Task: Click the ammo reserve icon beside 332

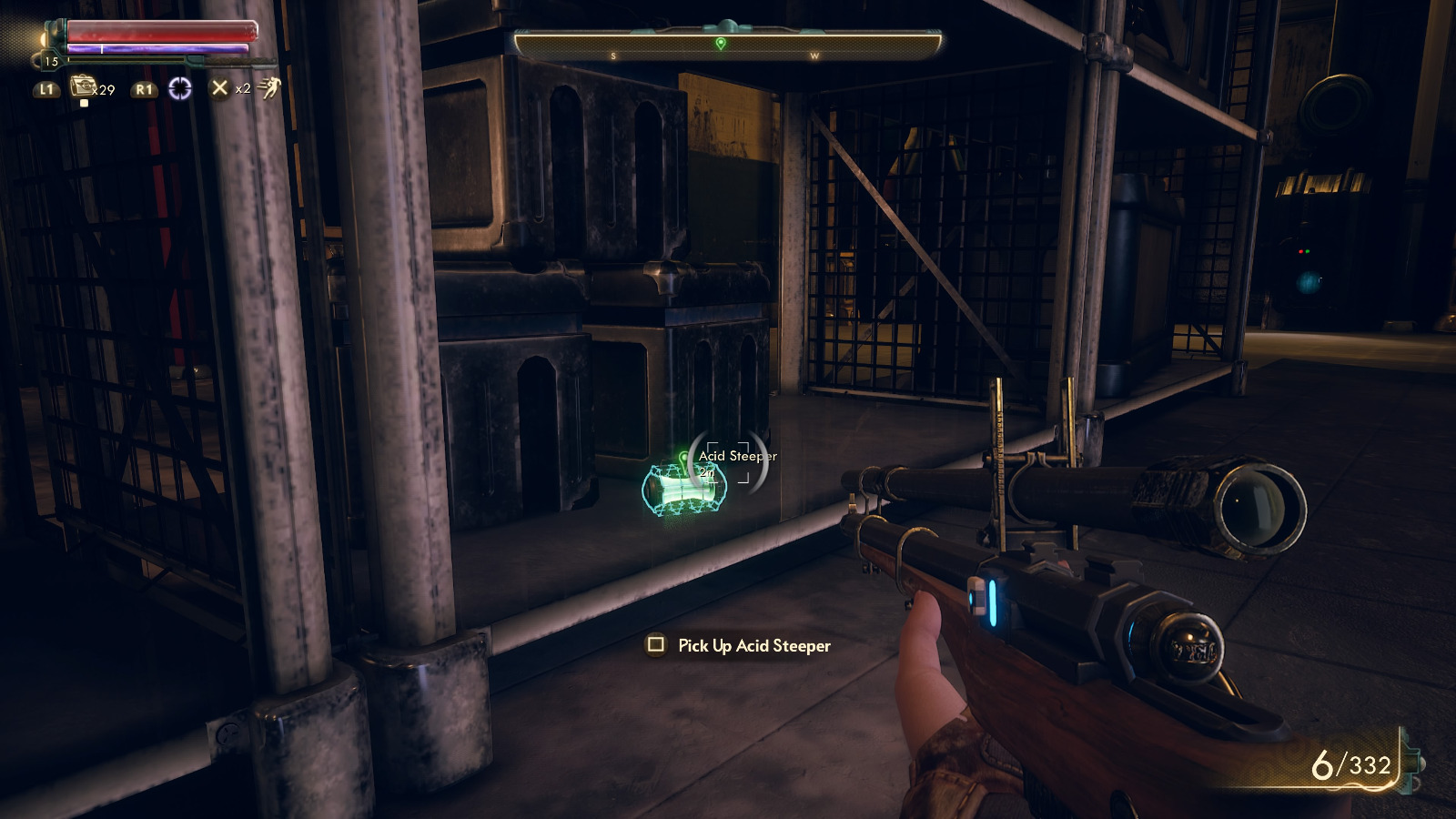Action: (x=1410, y=763)
